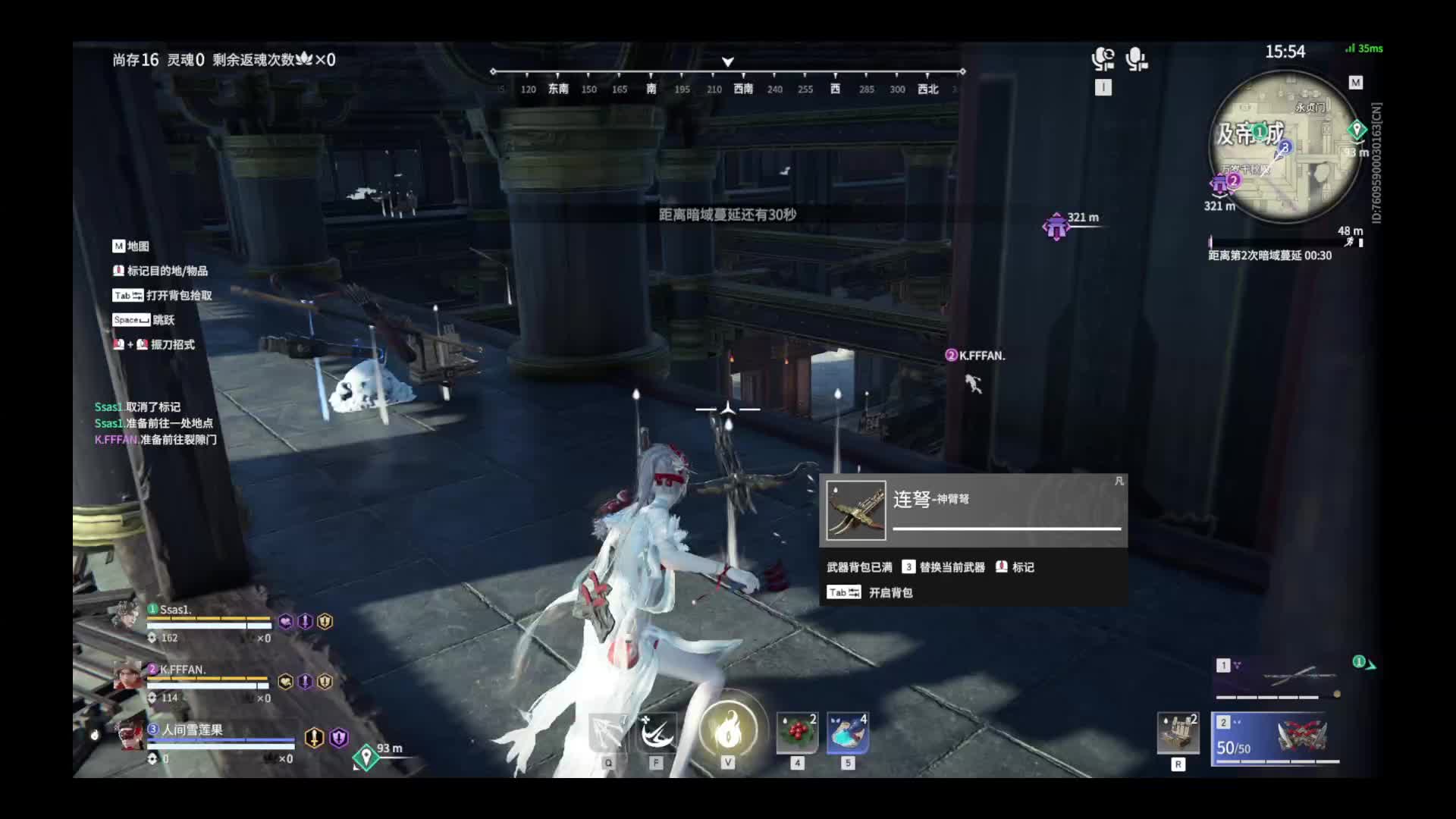Click the 人间雪莲果 player portrait
The width and height of the screenshot is (1456, 819).
click(x=132, y=733)
